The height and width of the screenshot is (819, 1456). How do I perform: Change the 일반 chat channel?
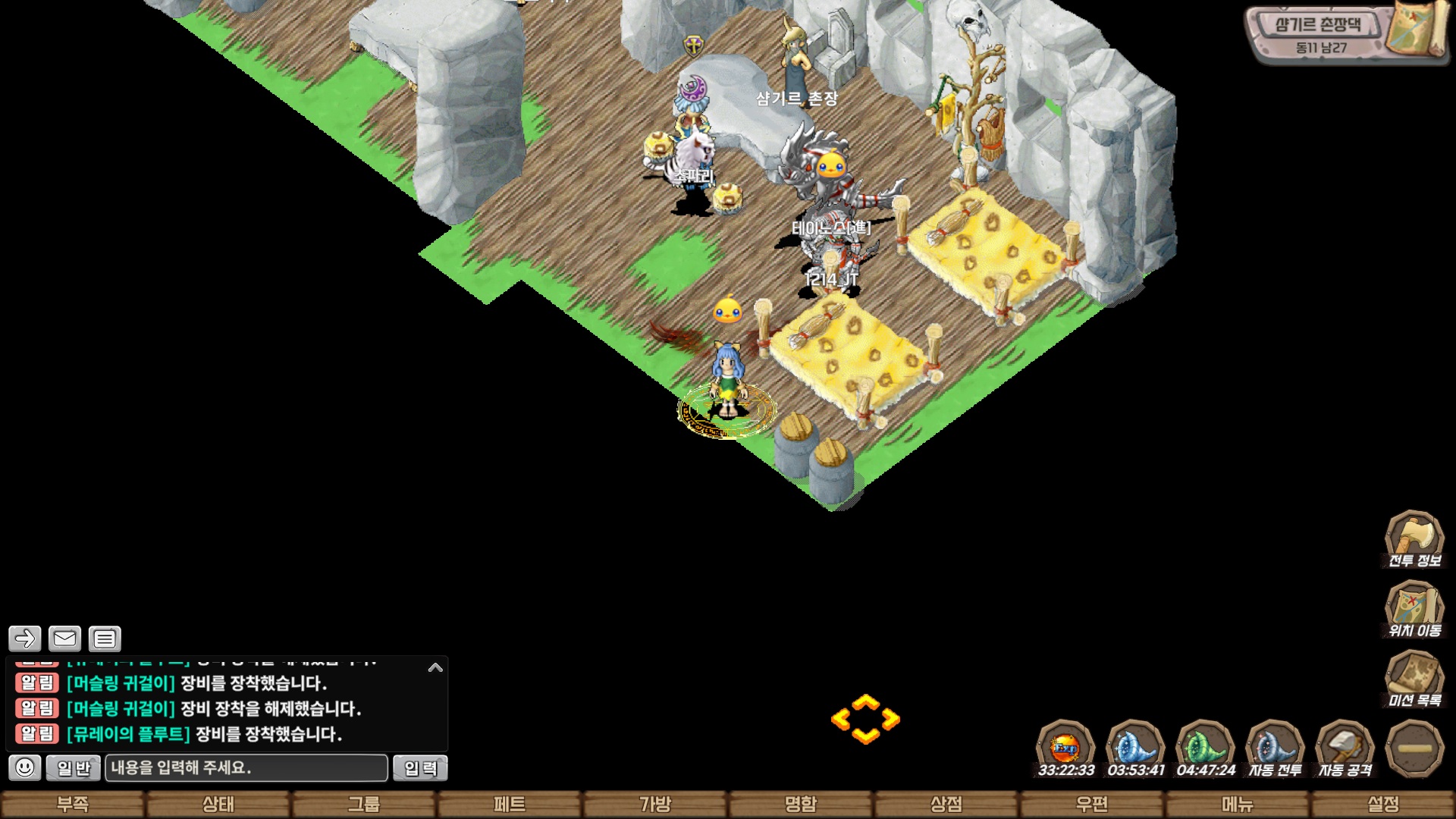pyautogui.click(x=73, y=768)
